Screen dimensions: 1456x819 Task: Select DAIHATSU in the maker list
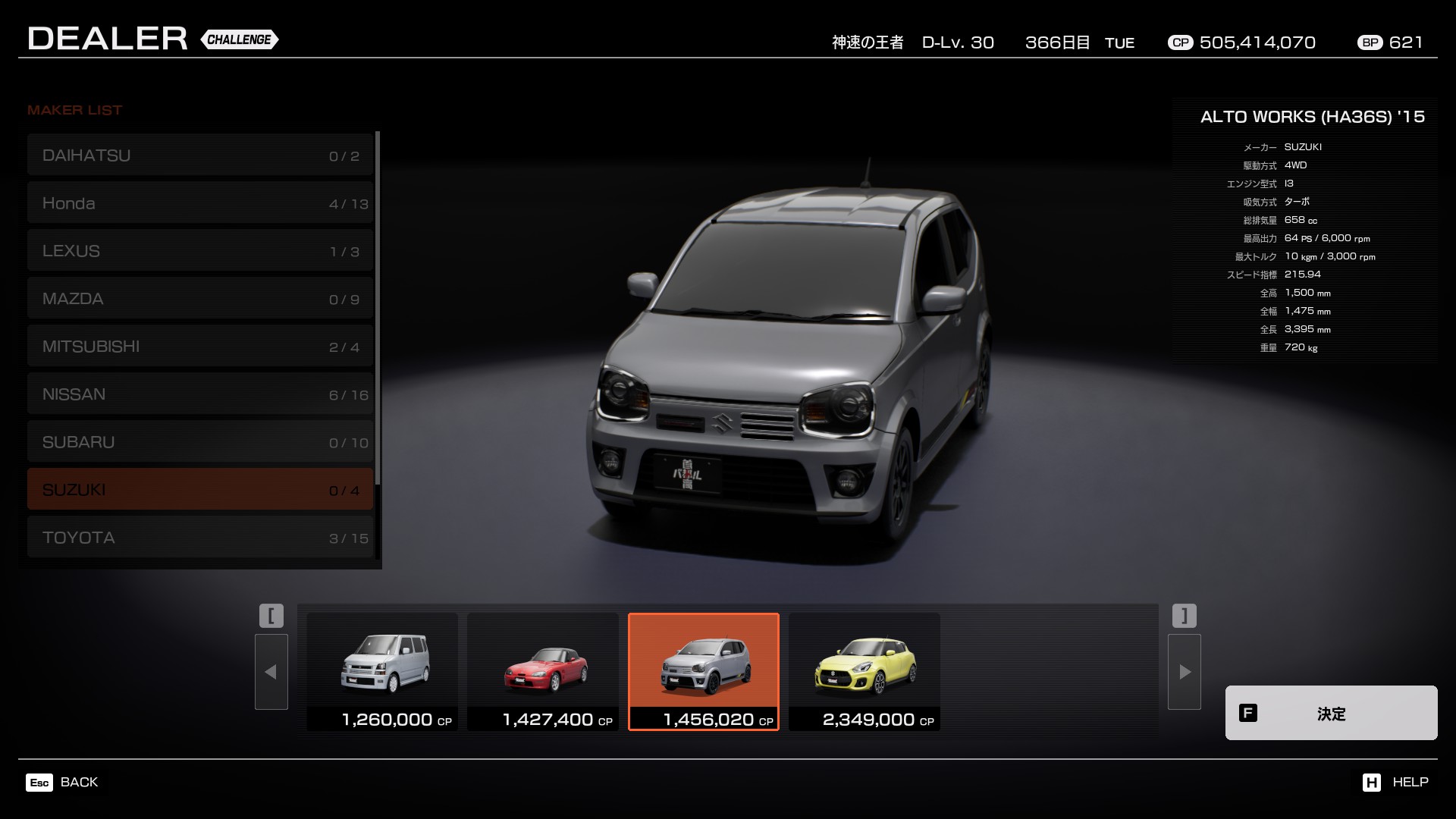(200, 155)
